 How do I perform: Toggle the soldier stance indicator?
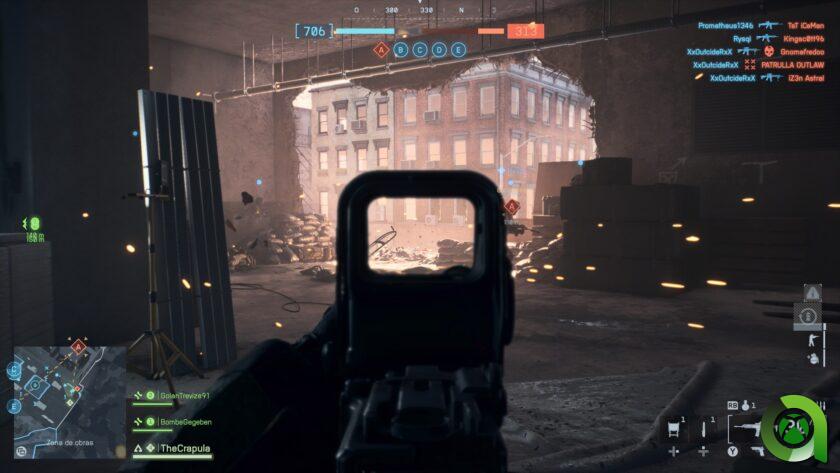click(810, 339)
